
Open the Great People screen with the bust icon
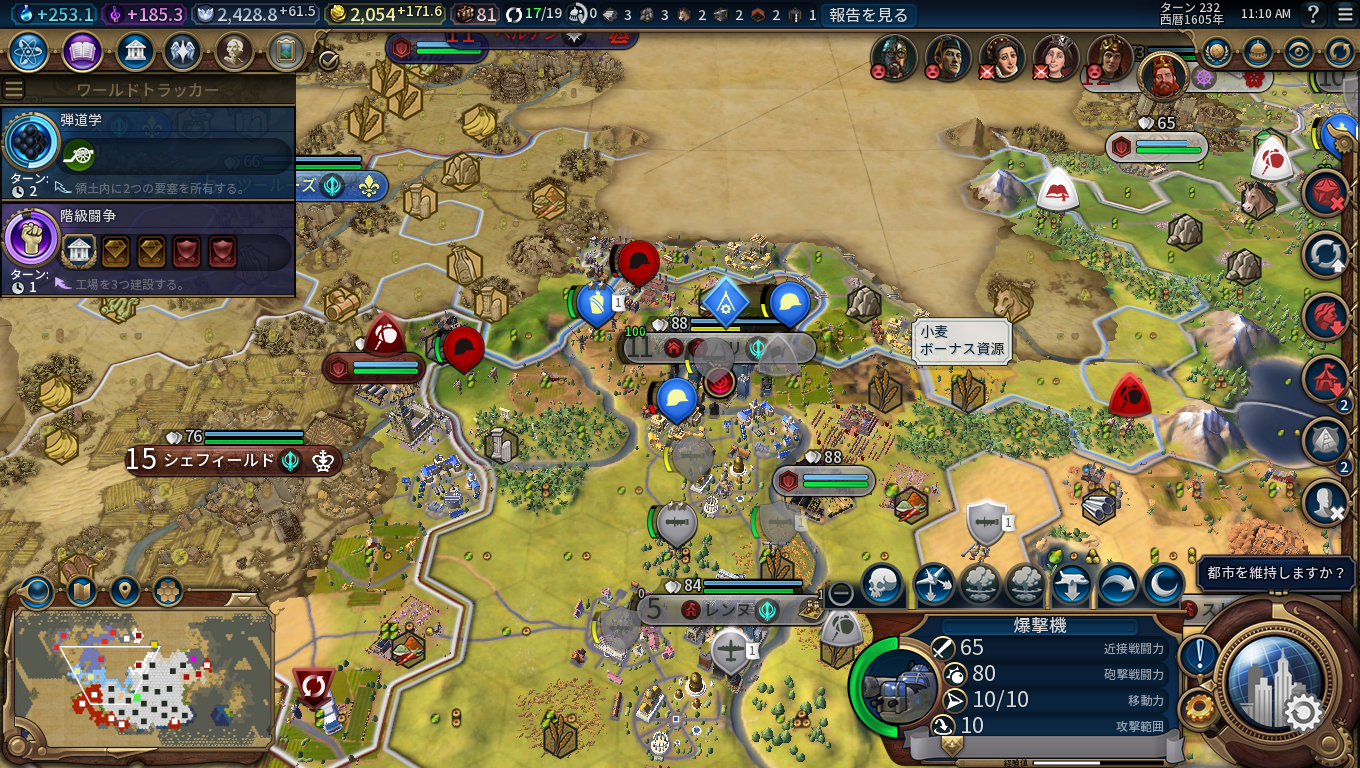[233, 51]
